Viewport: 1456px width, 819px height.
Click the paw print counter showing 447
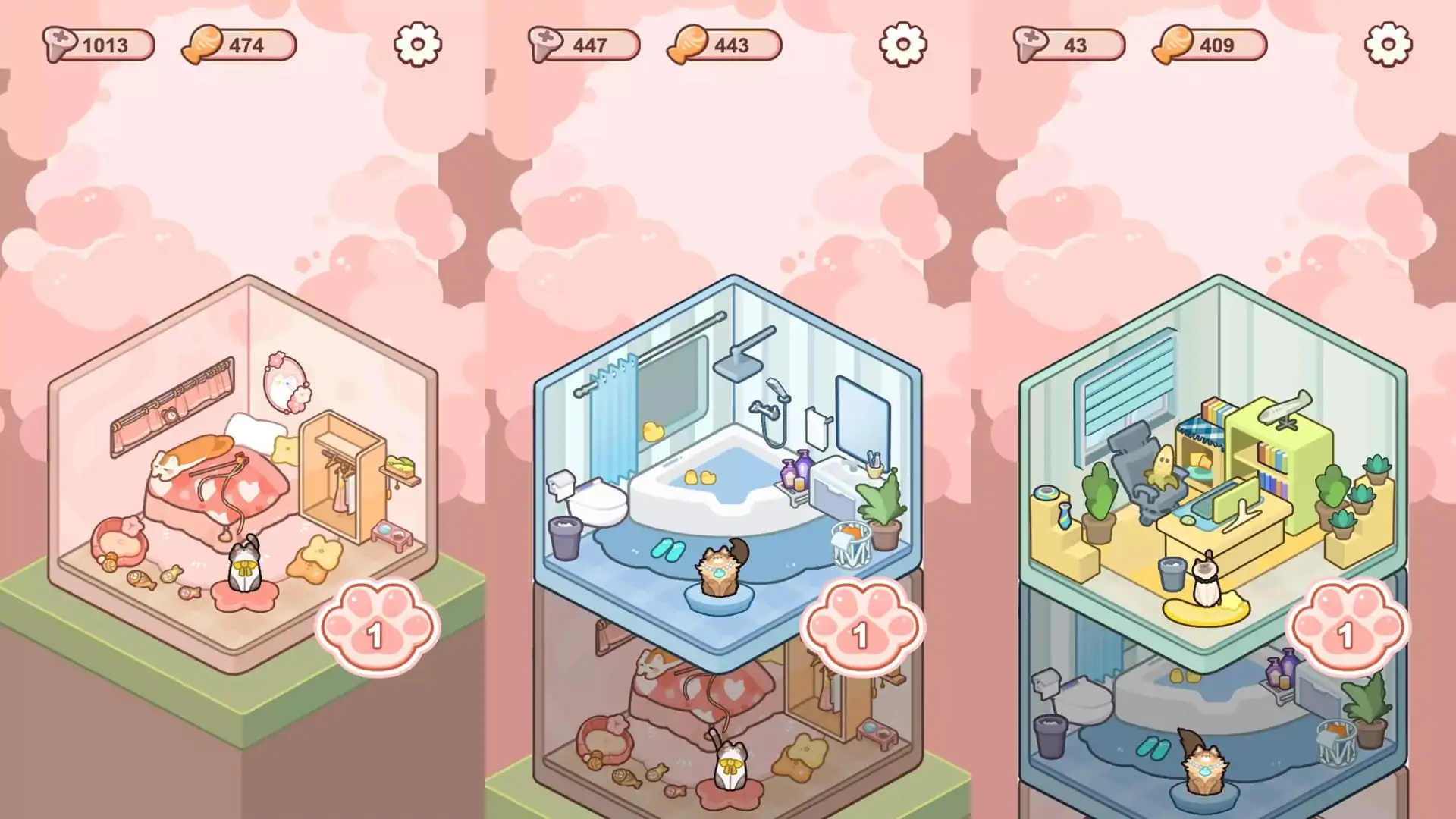click(584, 45)
